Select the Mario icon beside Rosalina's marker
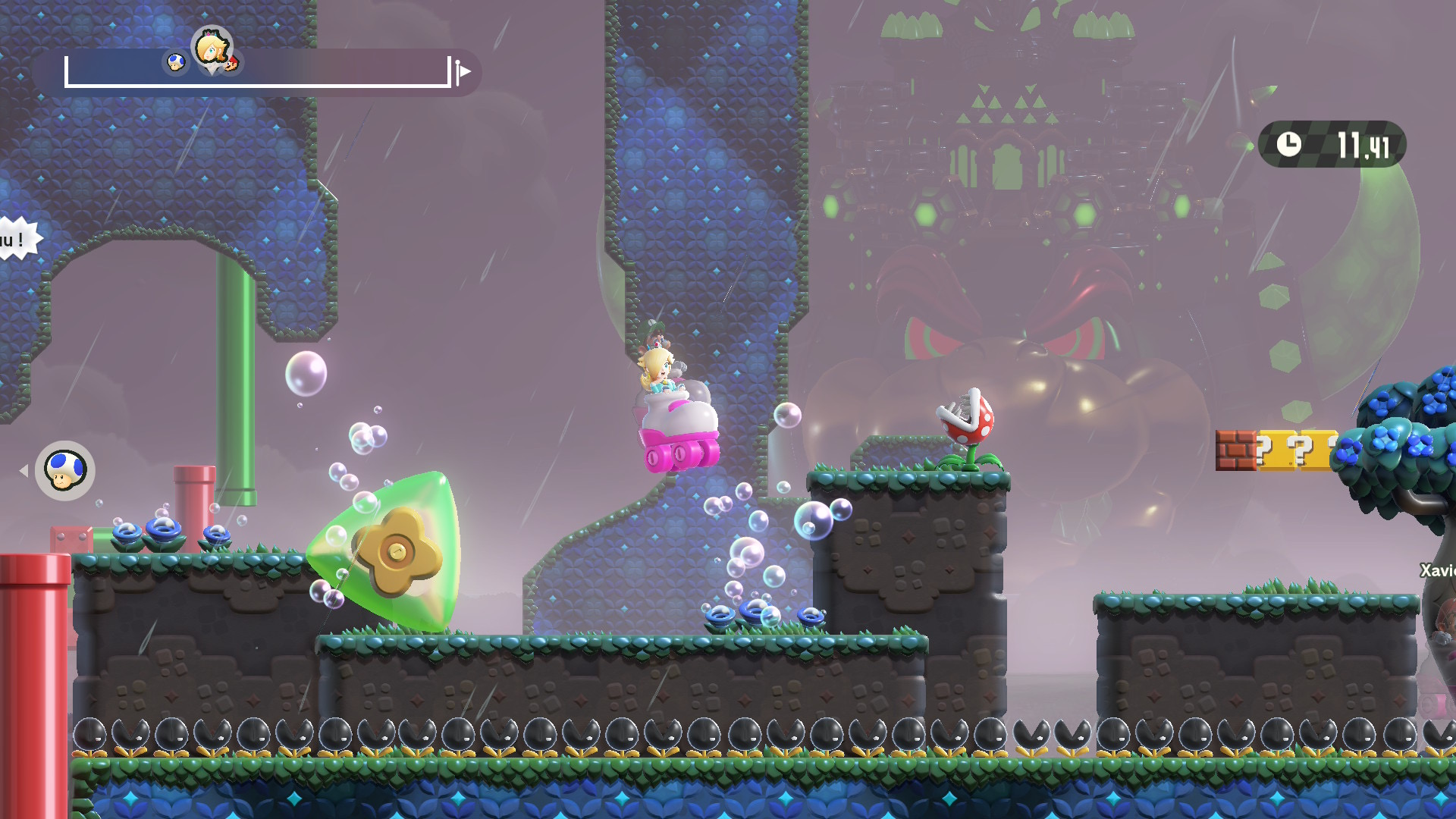This screenshot has width=1456, height=819. [x=231, y=64]
